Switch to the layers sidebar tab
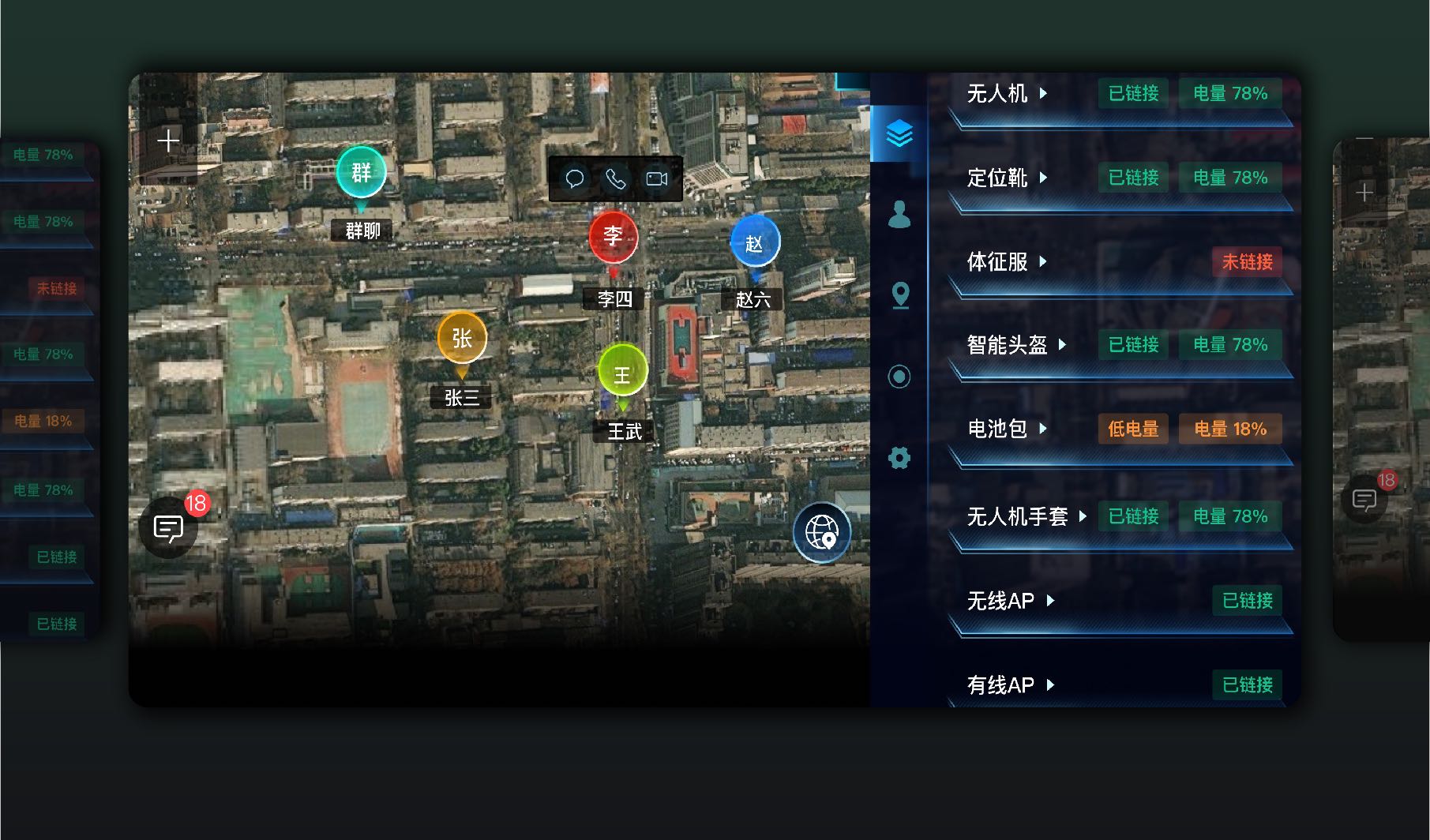Screen dimensions: 1430x840 [x=899, y=133]
